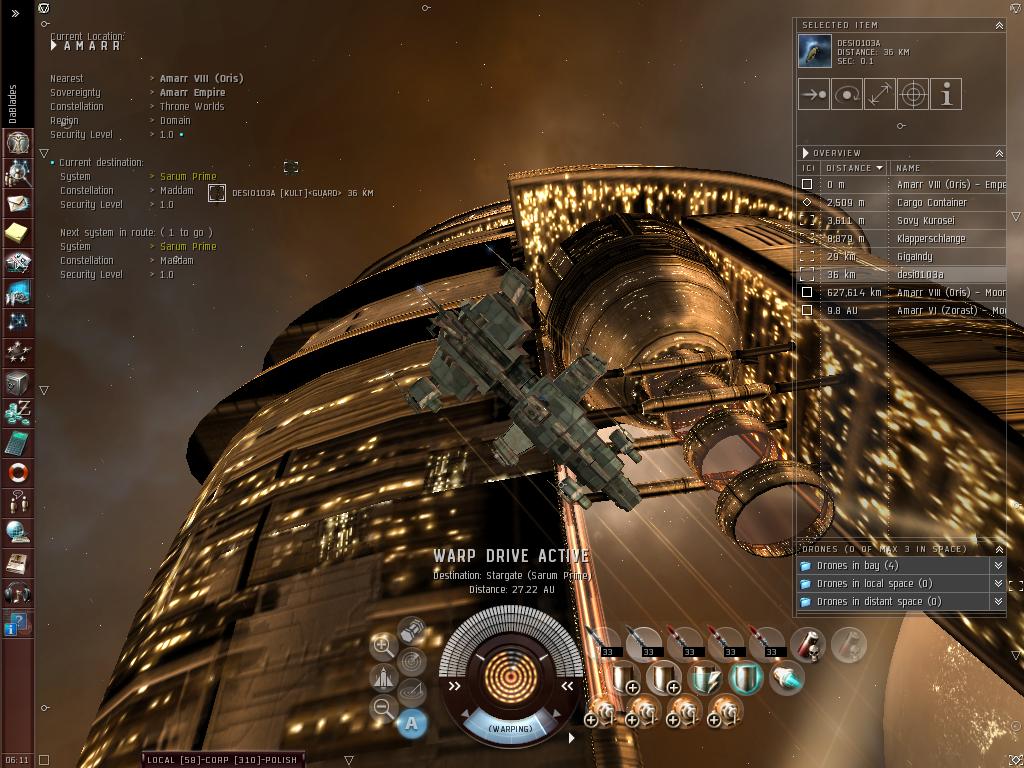Open the help lifebuoy icon
Viewport: 1024px width, 768px height.
pos(18,472)
